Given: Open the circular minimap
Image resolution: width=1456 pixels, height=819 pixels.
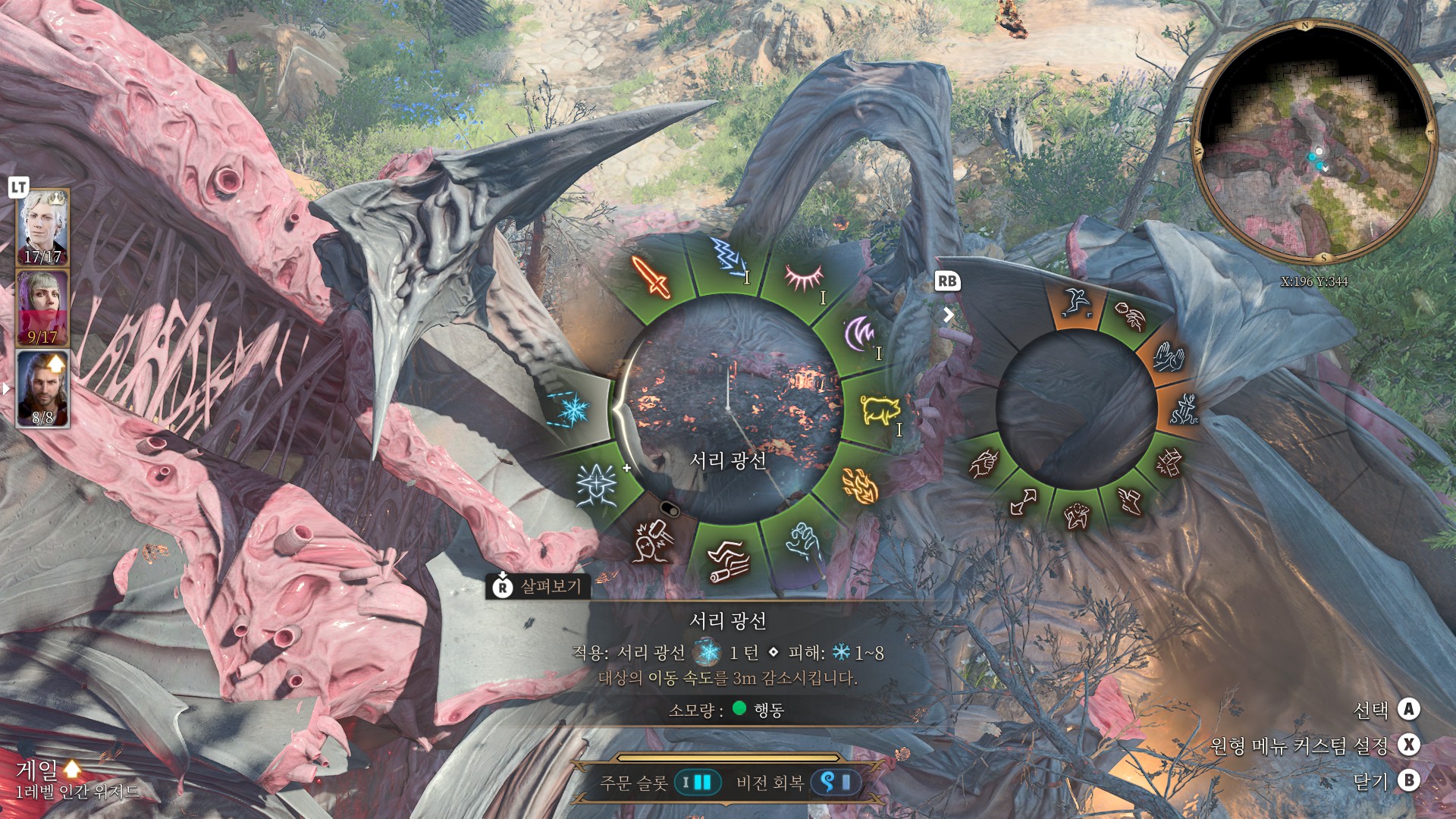Looking at the screenshot, I should [1313, 142].
